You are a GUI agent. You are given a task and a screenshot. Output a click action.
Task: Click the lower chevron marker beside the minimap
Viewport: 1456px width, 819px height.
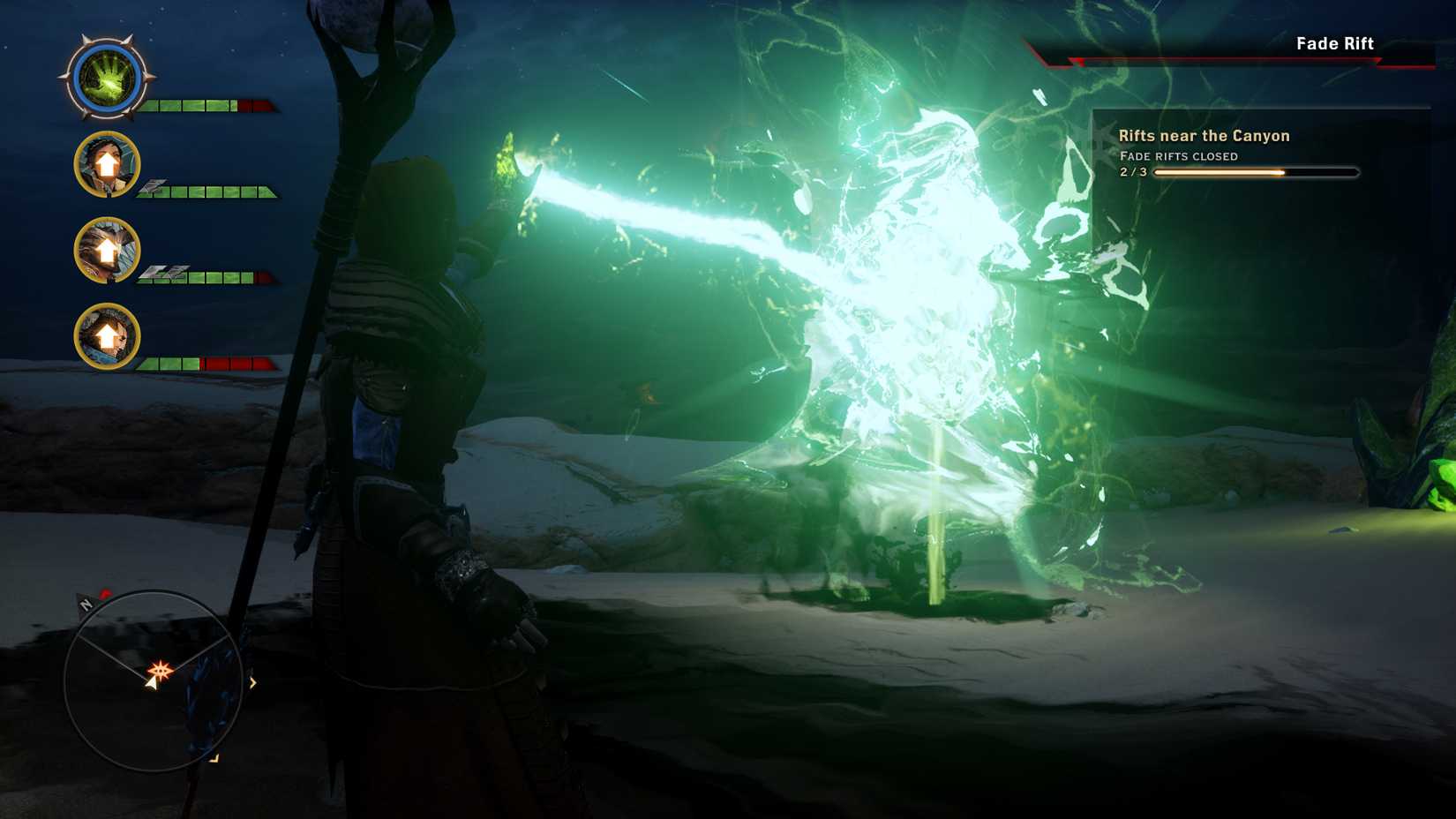click(214, 758)
